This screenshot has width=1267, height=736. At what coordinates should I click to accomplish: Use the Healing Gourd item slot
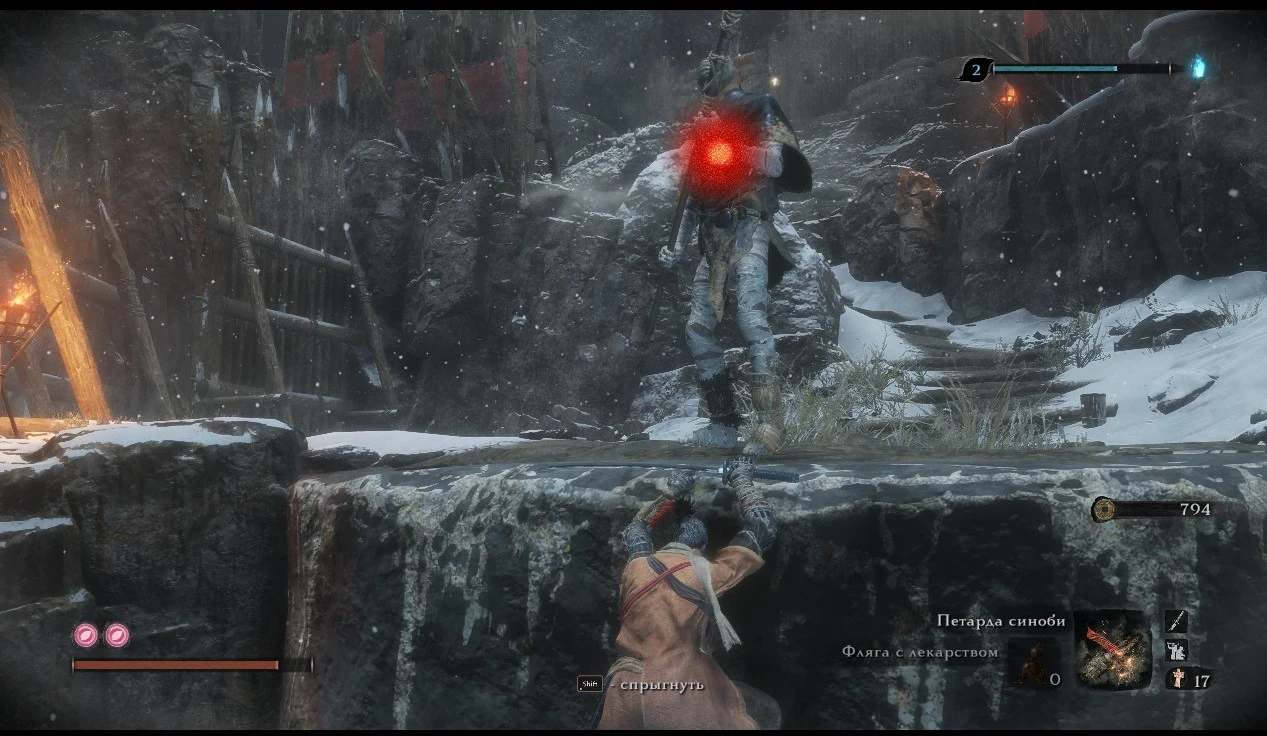pyautogui.click(x=1034, y=664)
